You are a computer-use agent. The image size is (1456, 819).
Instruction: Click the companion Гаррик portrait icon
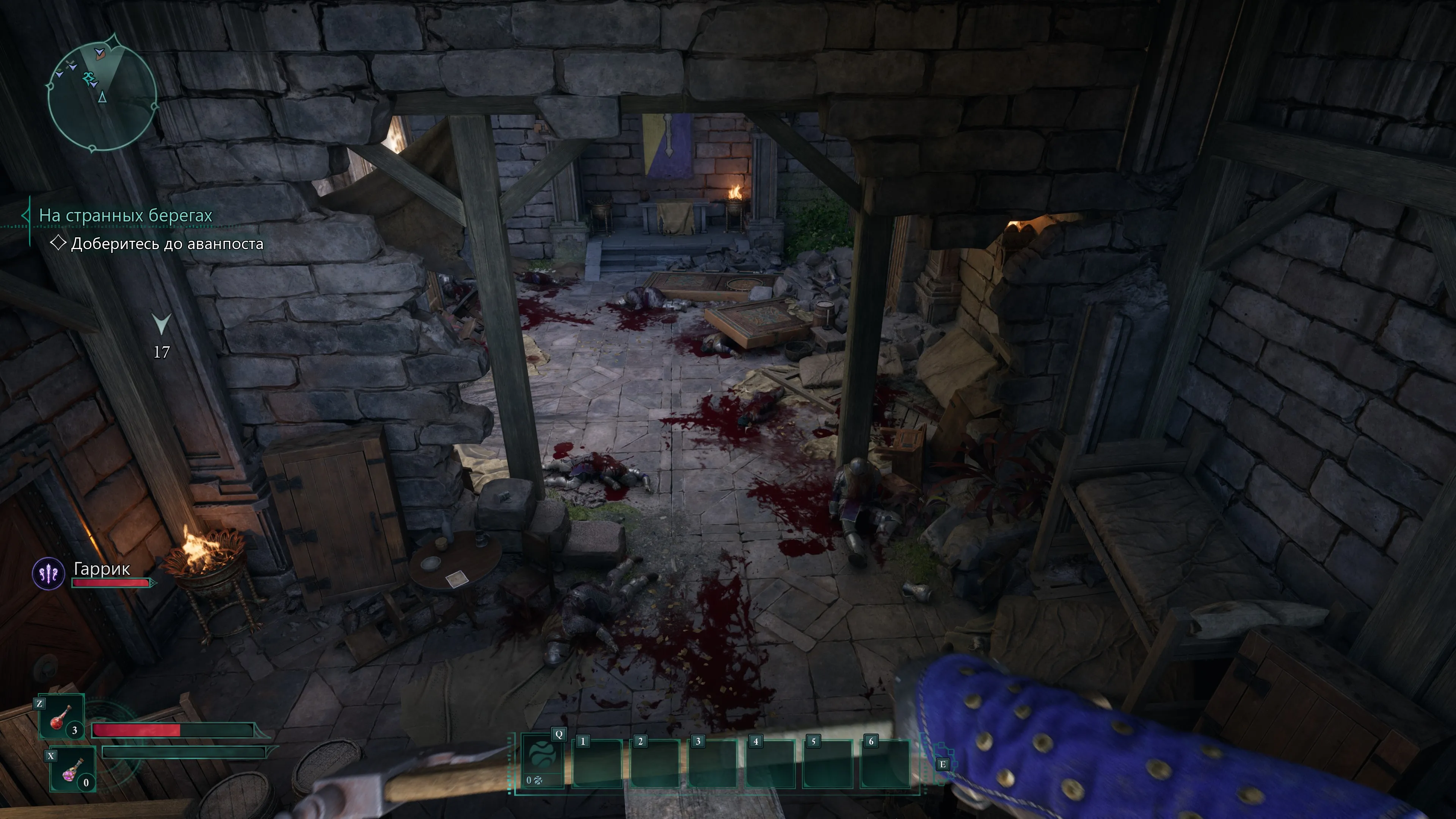click(49, 574)
